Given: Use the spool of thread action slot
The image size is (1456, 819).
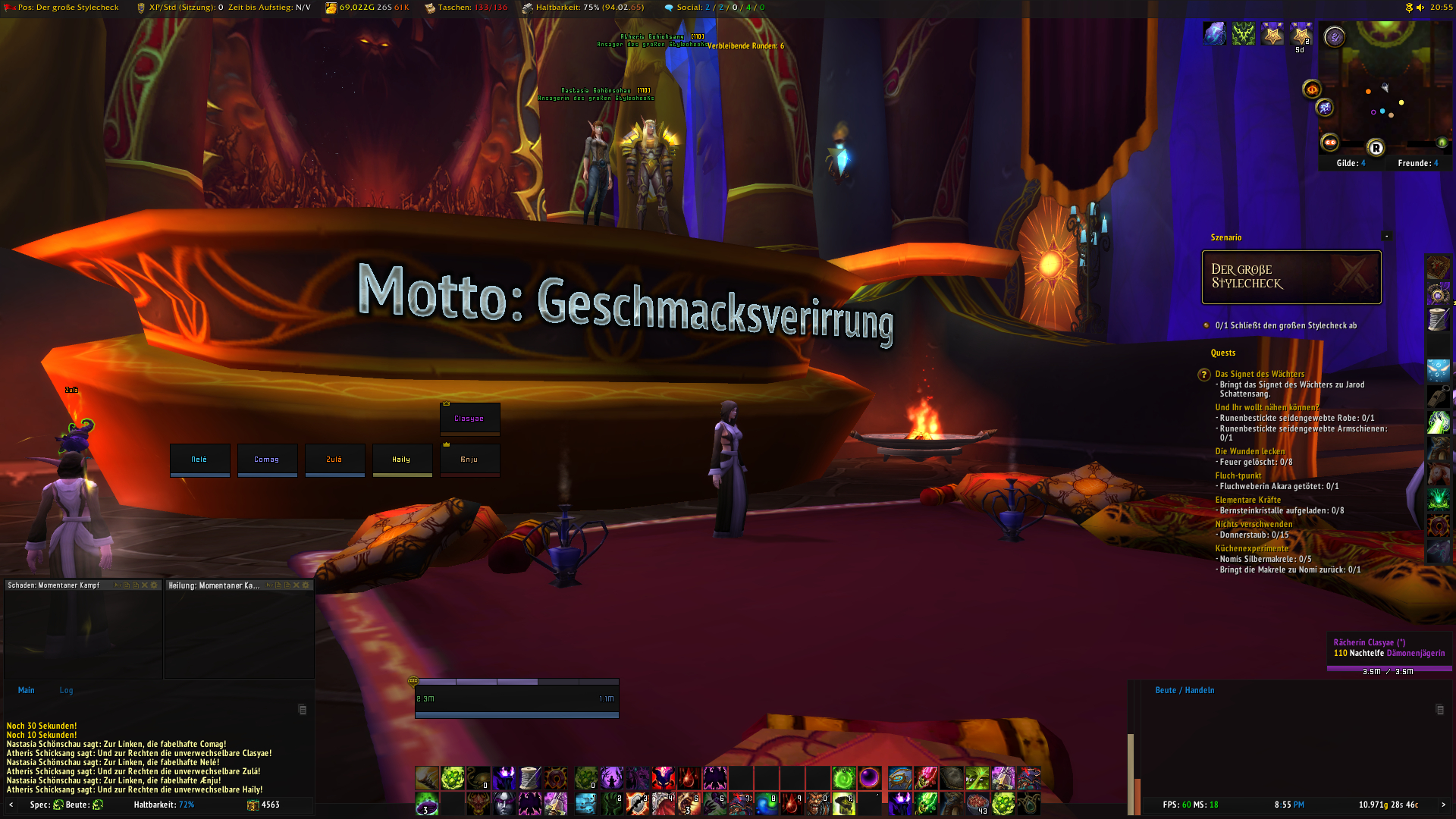Looking at the screenshot, I should point(530,777).
